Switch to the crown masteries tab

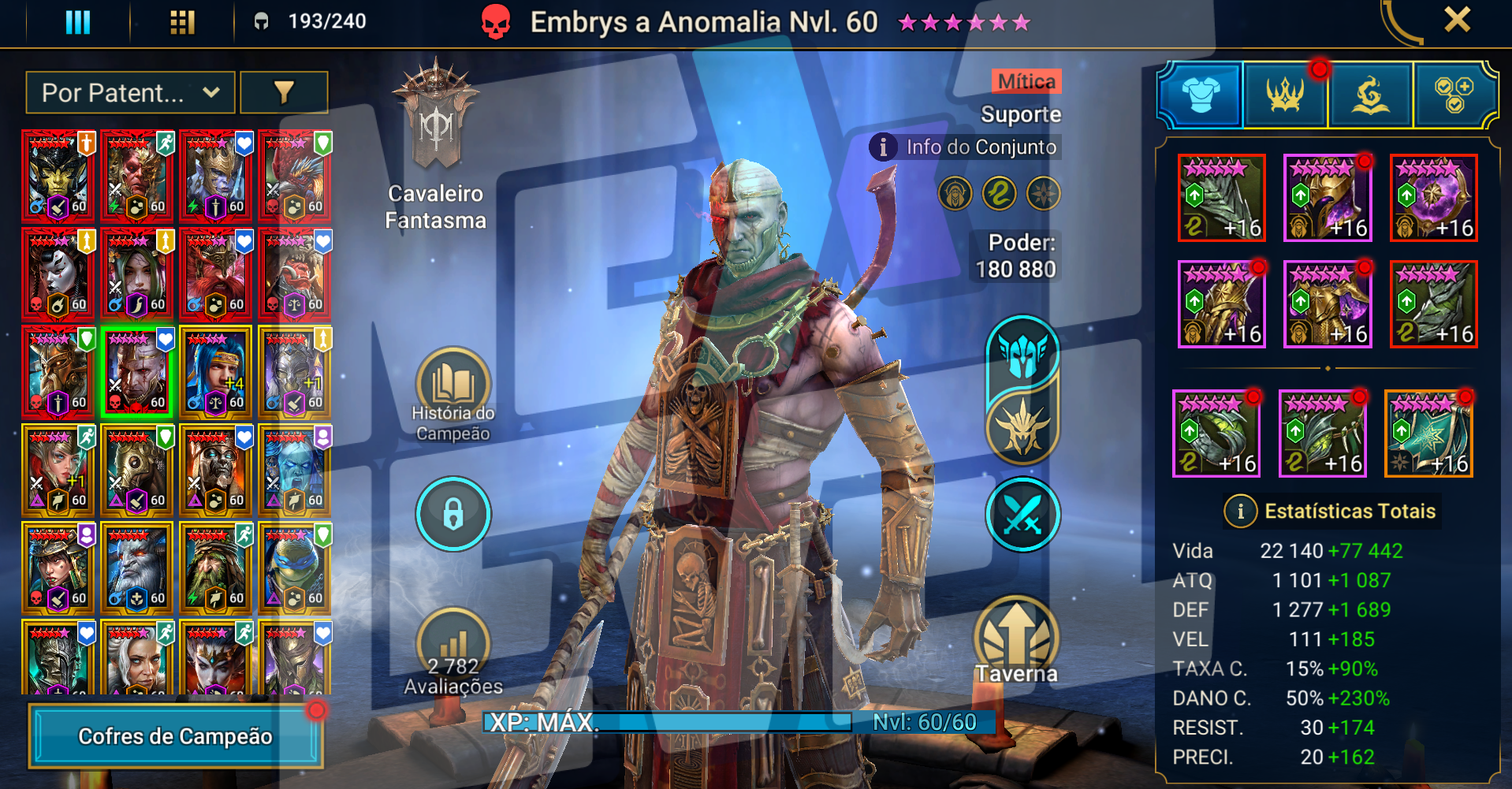pyautogui.click(x=1285, y=95)
